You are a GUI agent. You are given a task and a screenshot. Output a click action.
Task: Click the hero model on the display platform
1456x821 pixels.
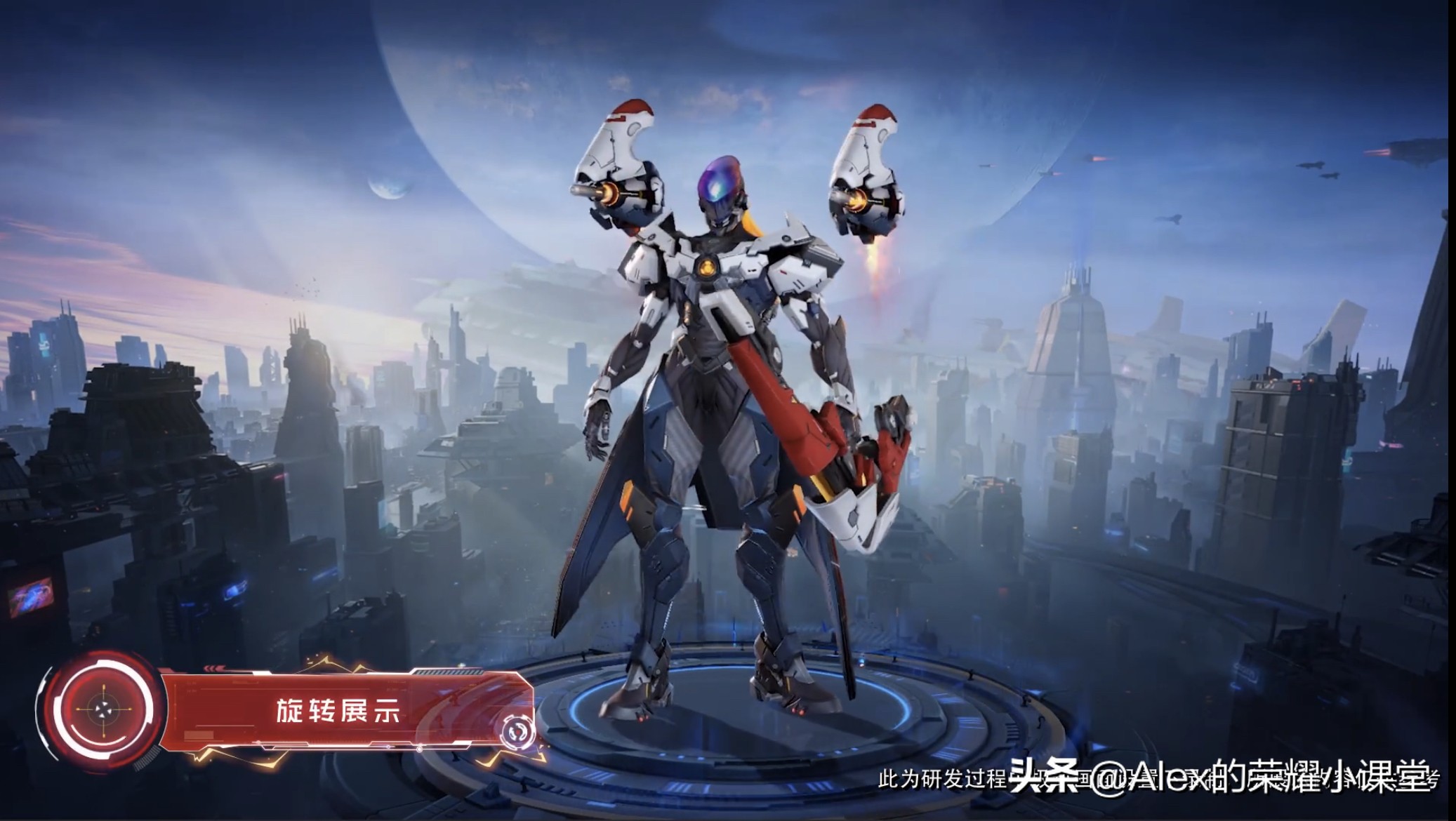[x=716, y=421]
